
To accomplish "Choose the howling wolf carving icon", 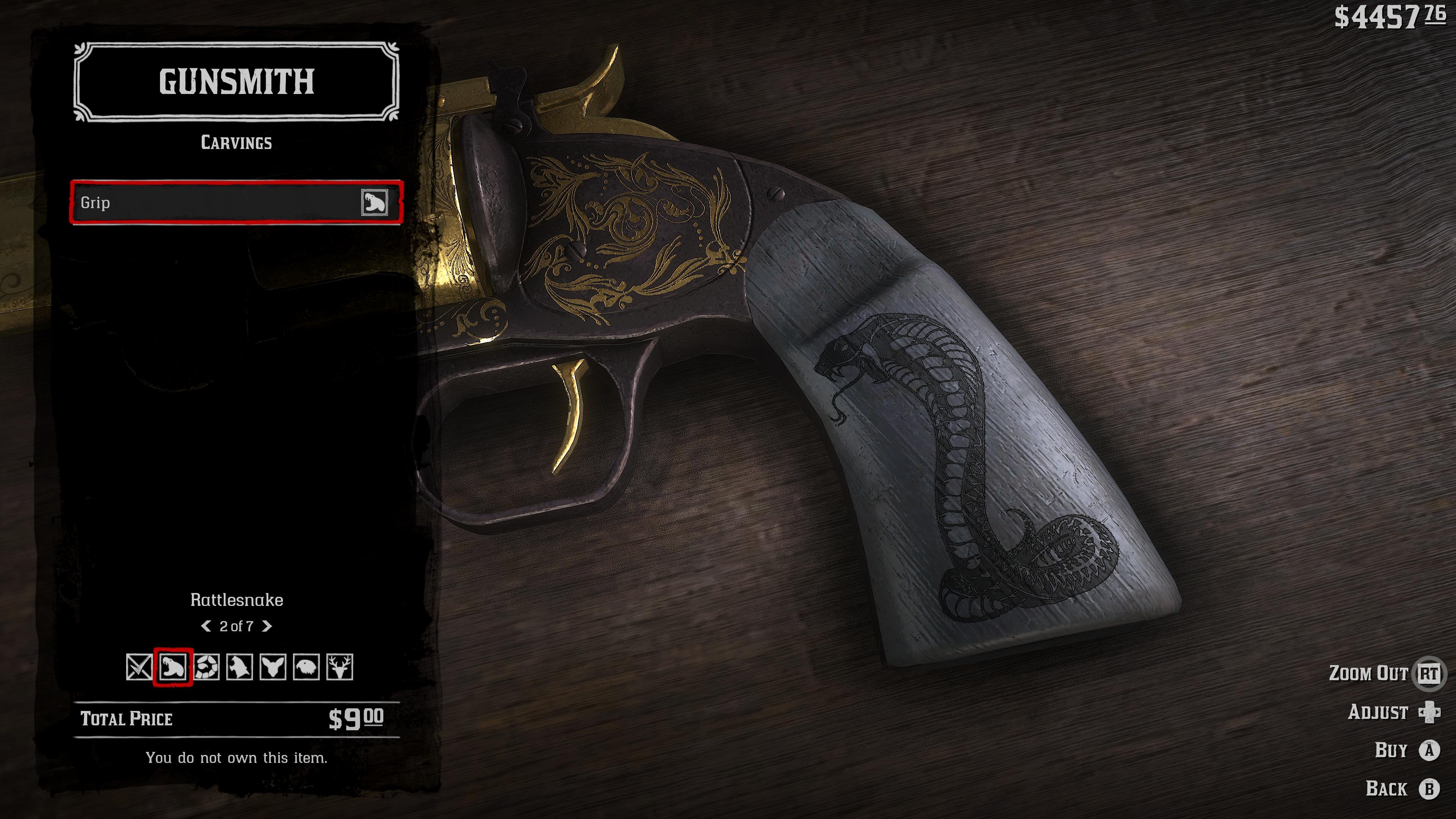I will pyautogui.click(x=240, y=667).
